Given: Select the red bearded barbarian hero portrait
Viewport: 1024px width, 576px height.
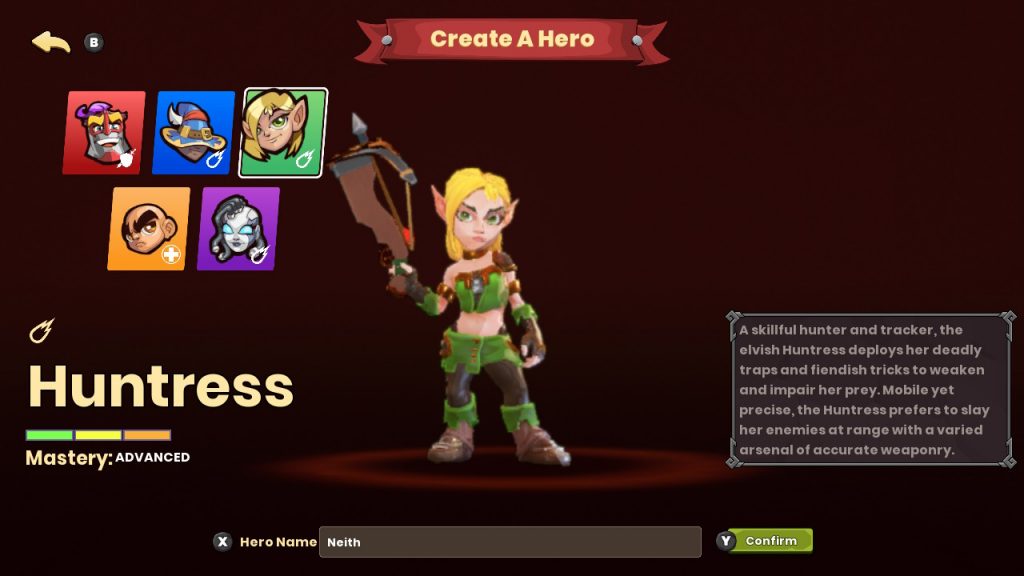Looking at the screenshot, I should tap(104, 133).
